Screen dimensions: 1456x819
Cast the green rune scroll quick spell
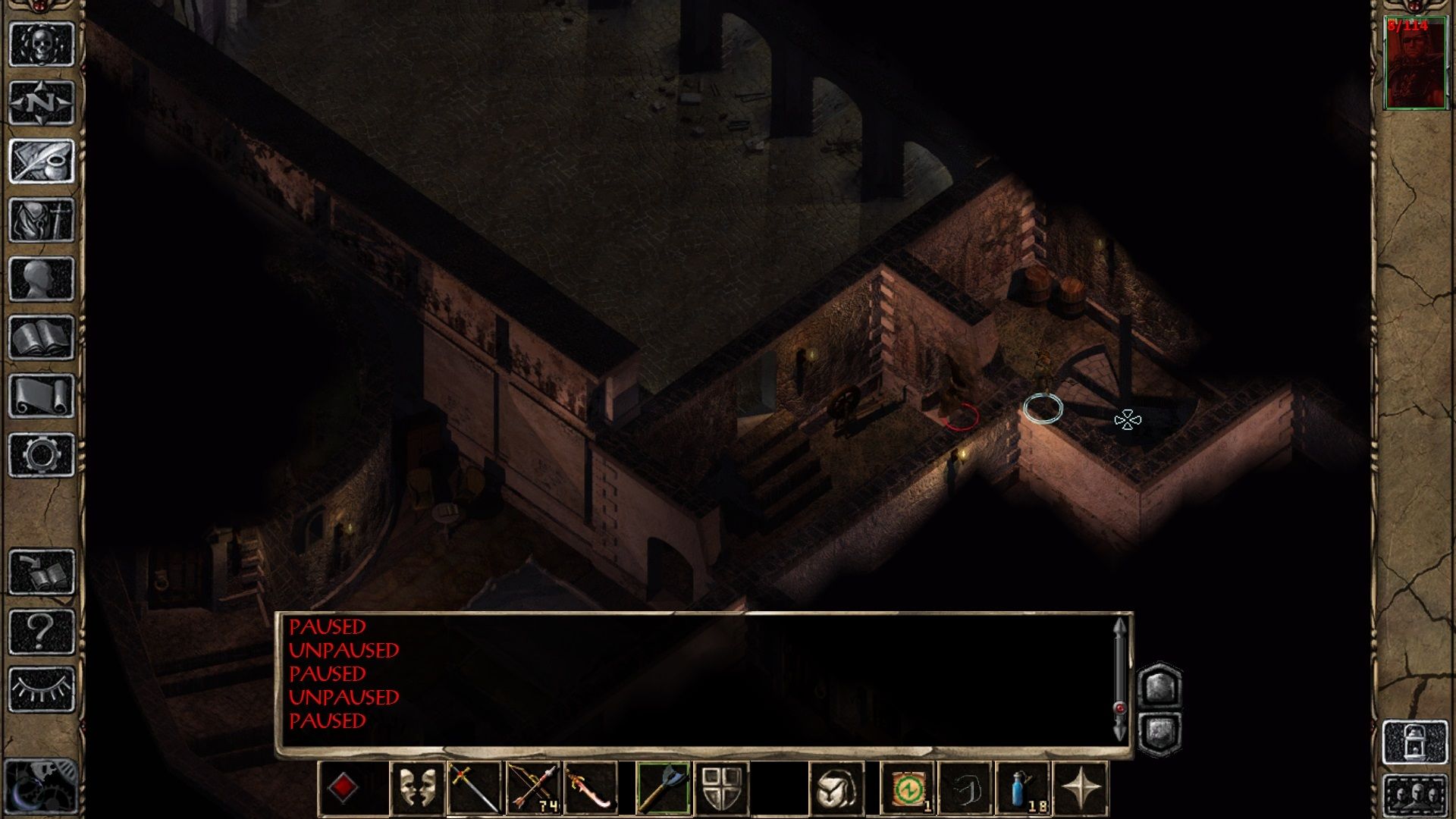[x=907, y=789]
